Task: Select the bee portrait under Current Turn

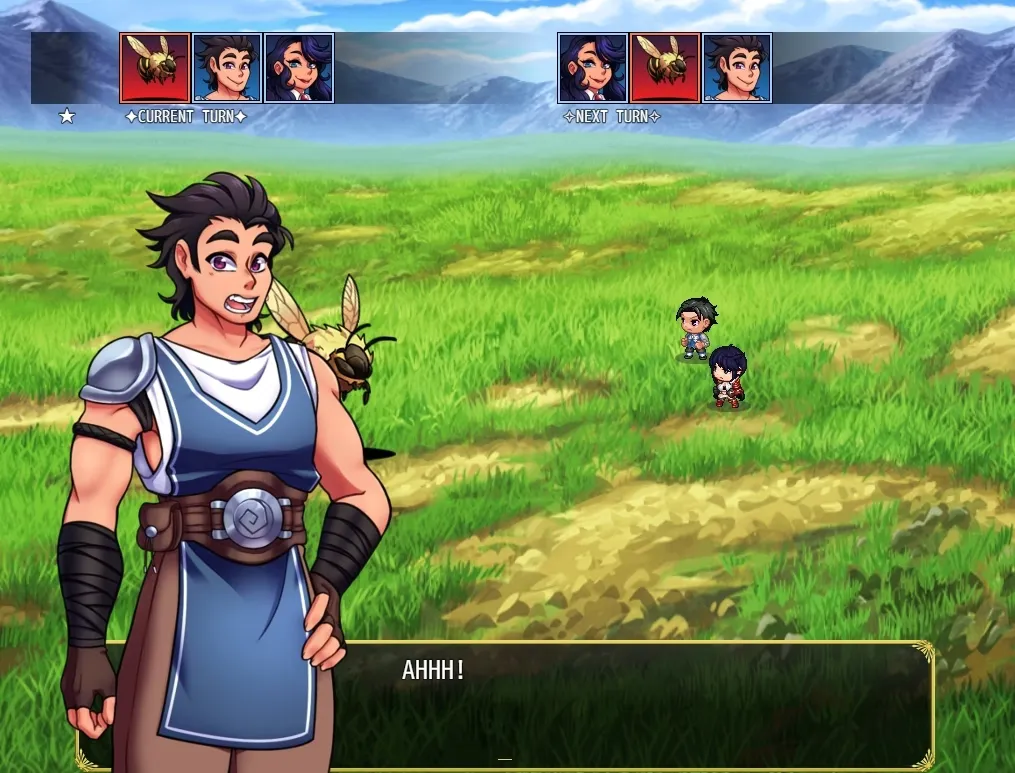Action: tap(155, 68)
